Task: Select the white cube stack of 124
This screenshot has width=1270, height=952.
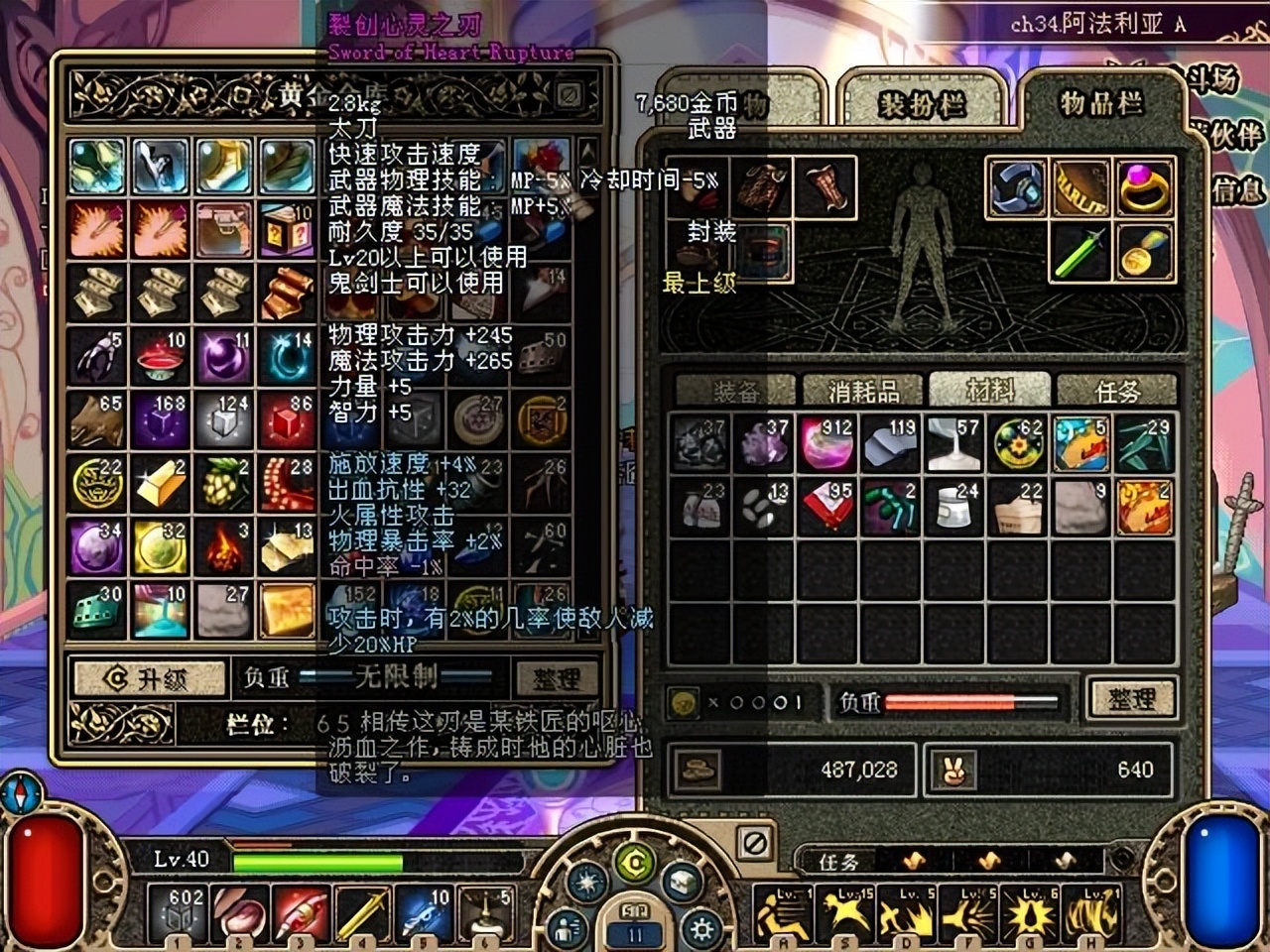Action: pos(224,419)
